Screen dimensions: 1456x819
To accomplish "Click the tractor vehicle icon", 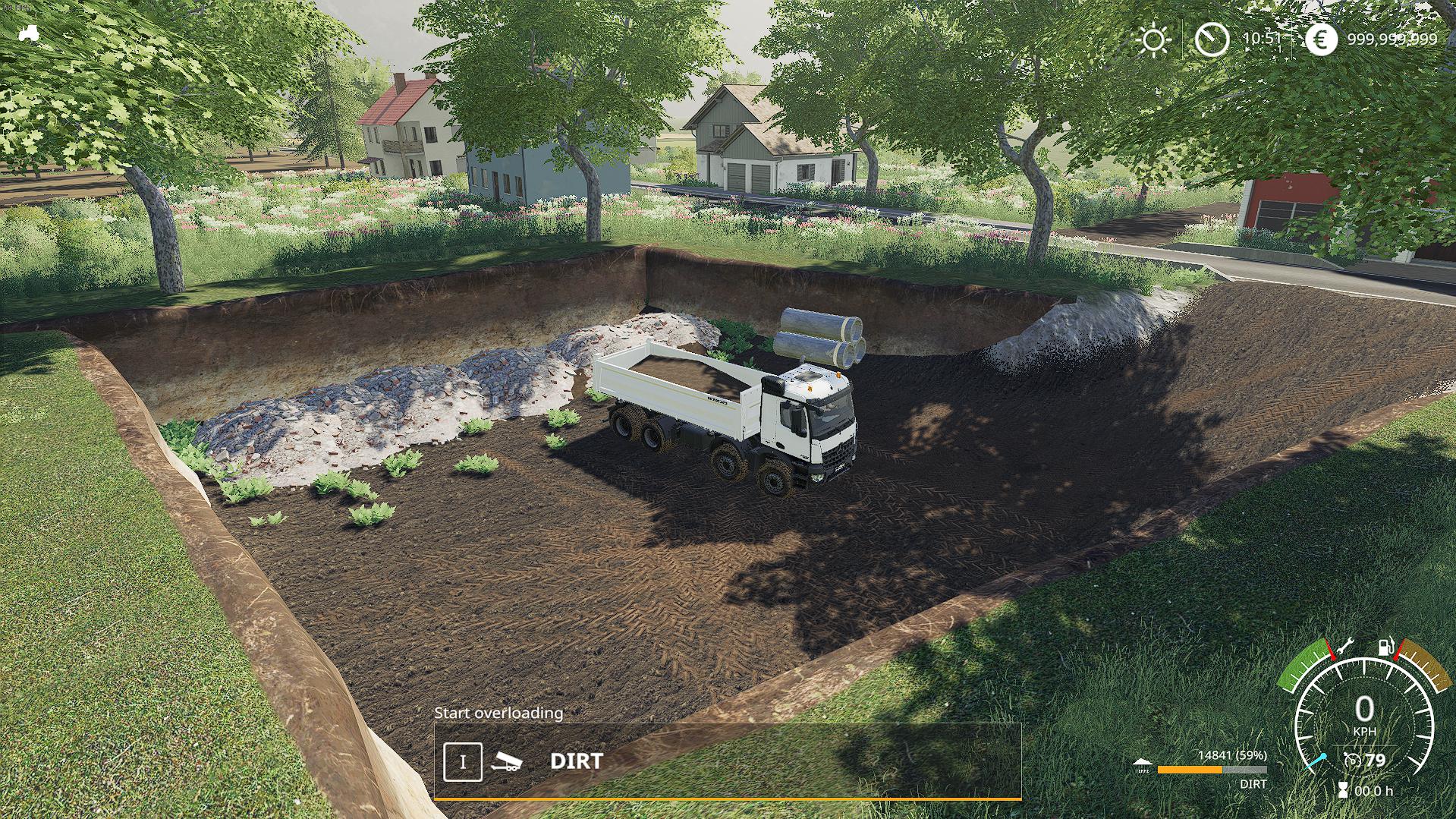I will pyautogui.click(x=30, y=33).
